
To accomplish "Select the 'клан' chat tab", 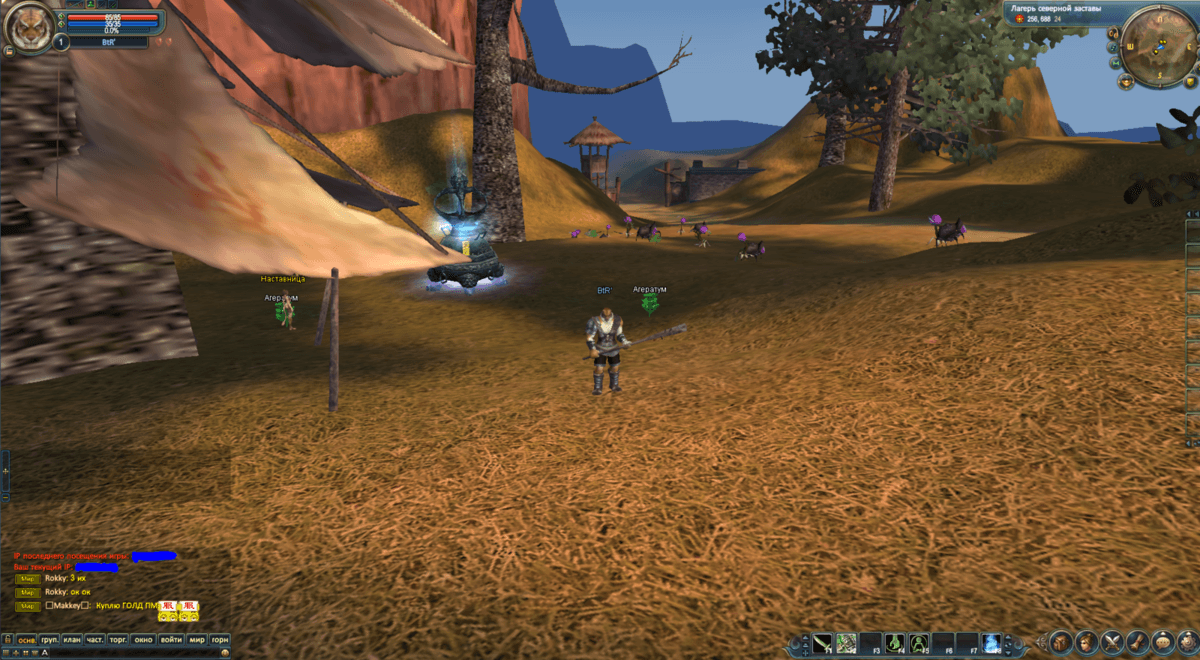I will (72, 639).
